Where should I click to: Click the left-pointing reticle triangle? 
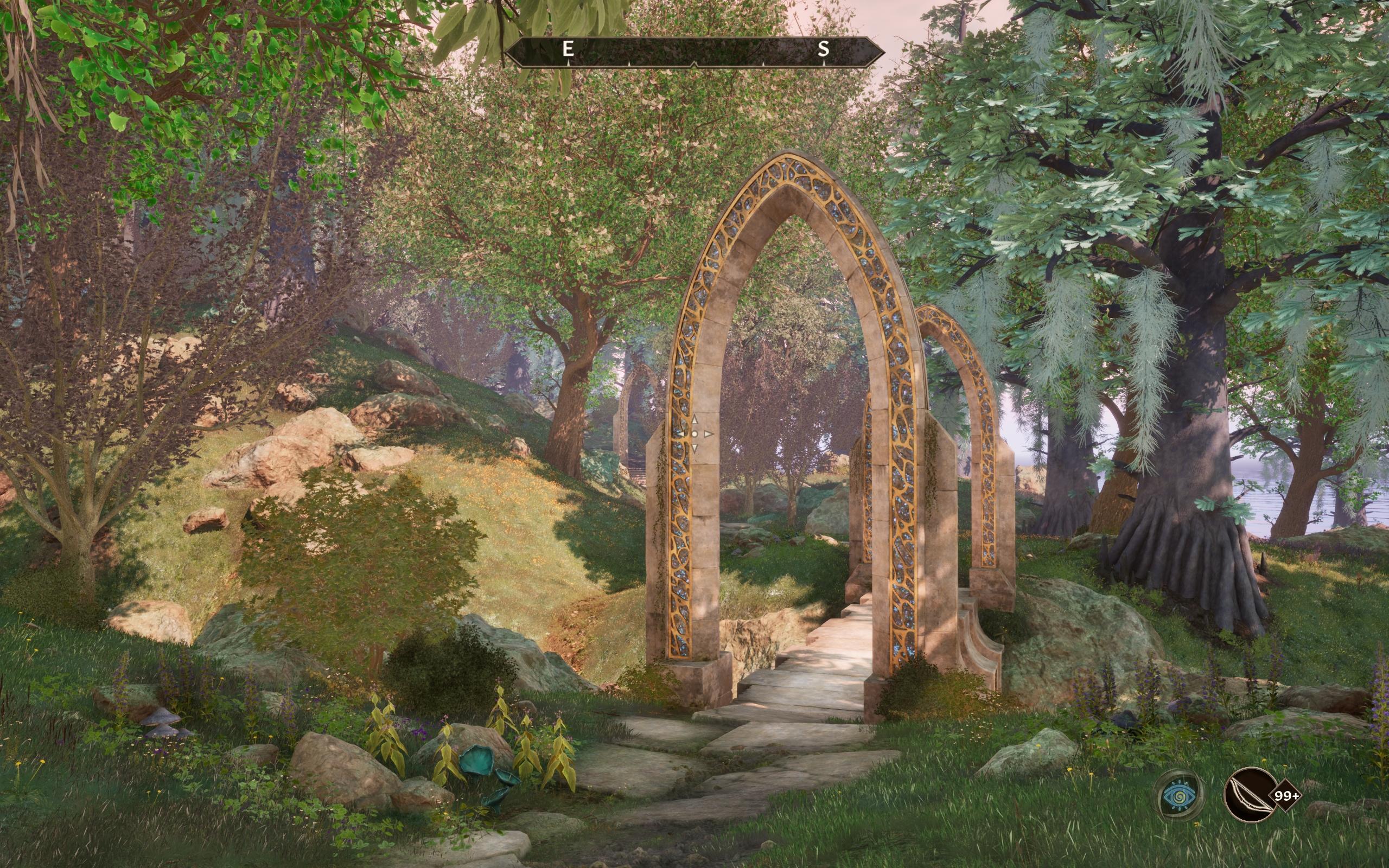coord(682,434)
